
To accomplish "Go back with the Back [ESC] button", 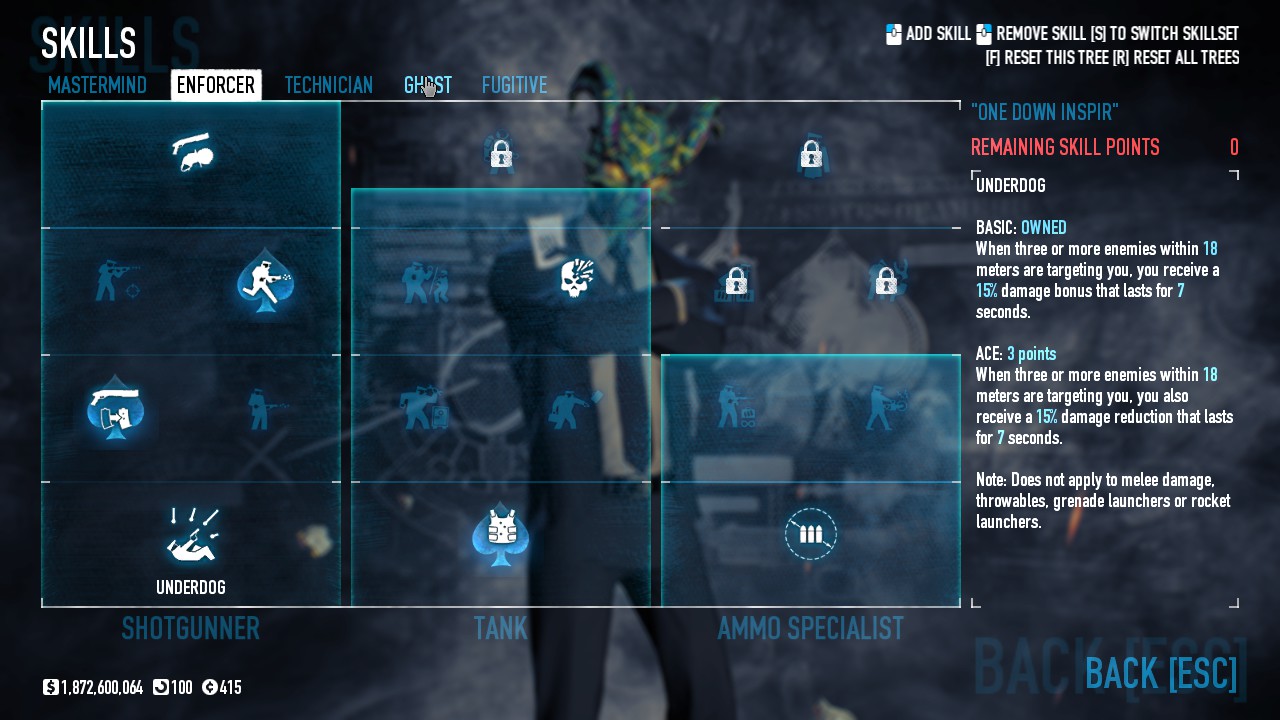I will [1160, 673].
